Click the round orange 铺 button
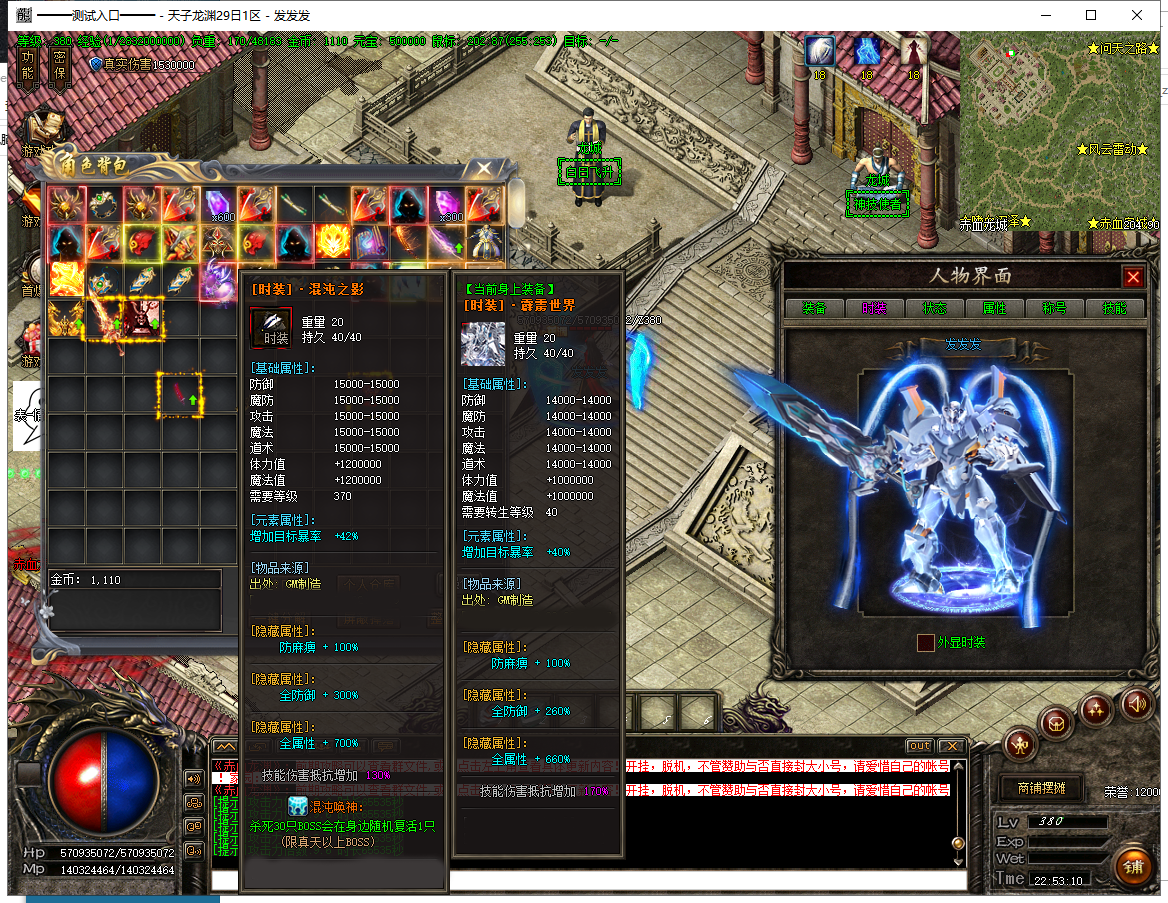 point(1133,866)
